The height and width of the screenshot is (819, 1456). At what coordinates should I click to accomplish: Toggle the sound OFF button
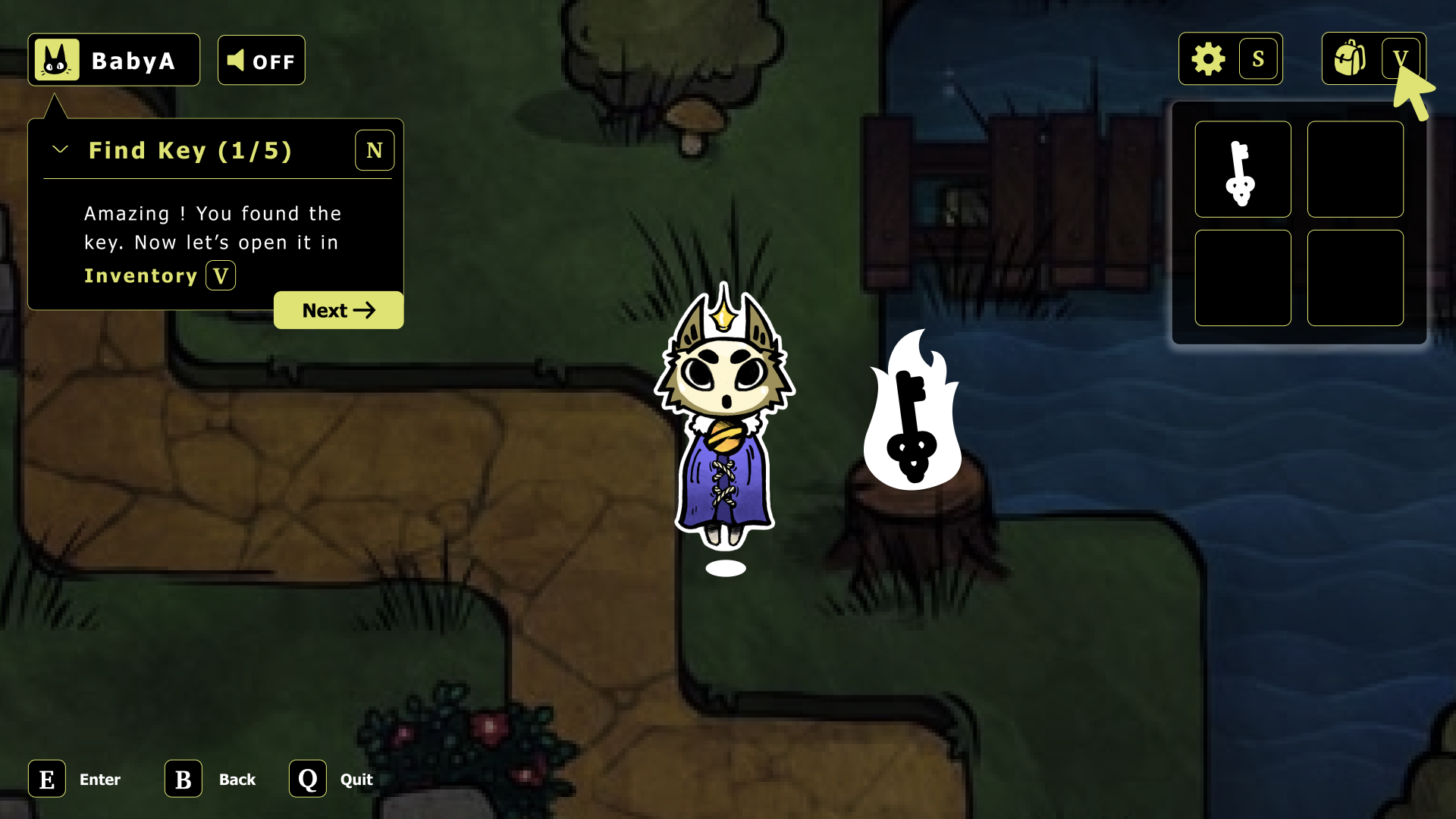click(x=261, y=59)
